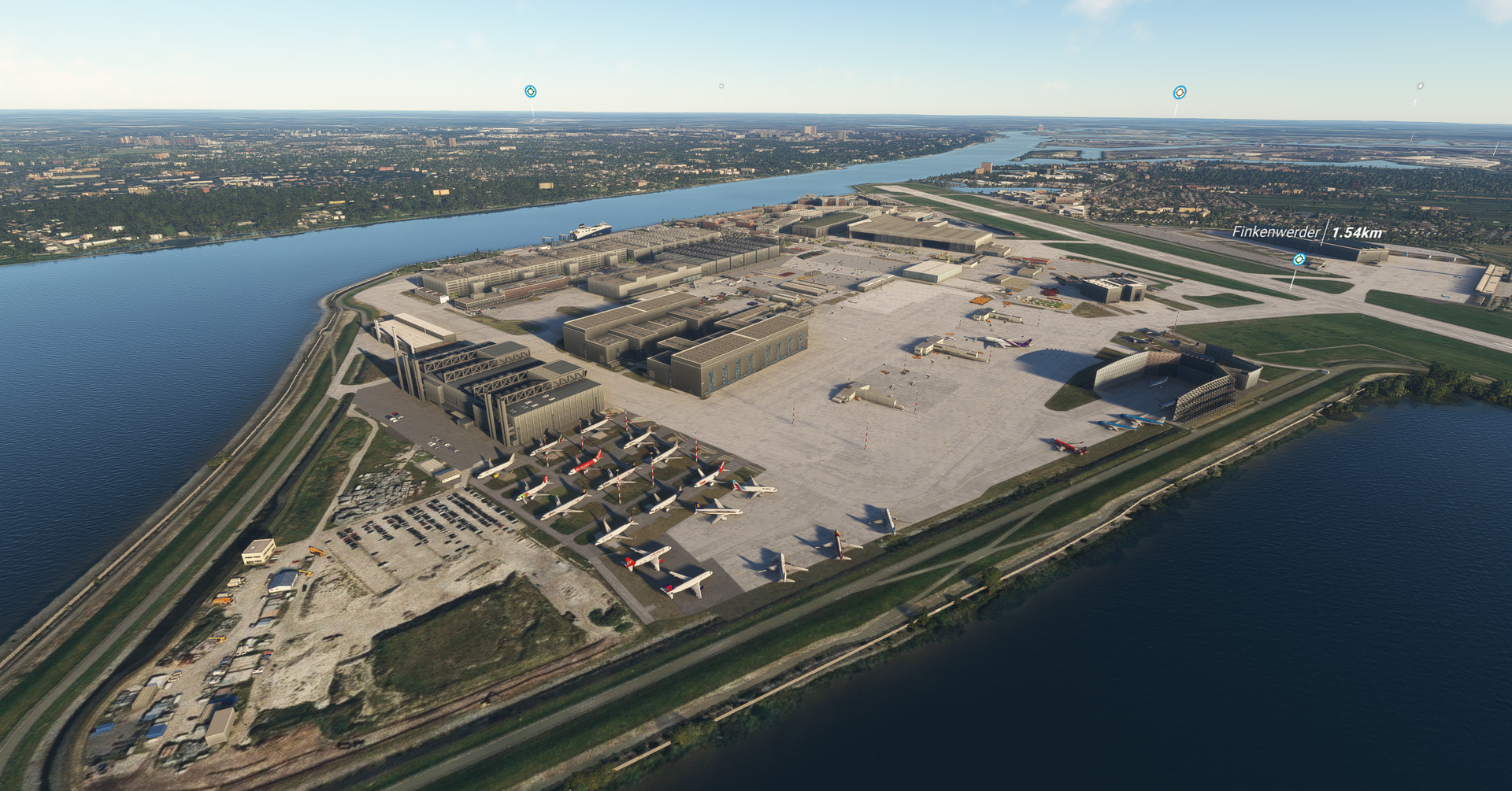The height and width of the screenshot is (791, 1512).
Task: Select the Finkenwerder airport map marker
Action: (1299, 259)
